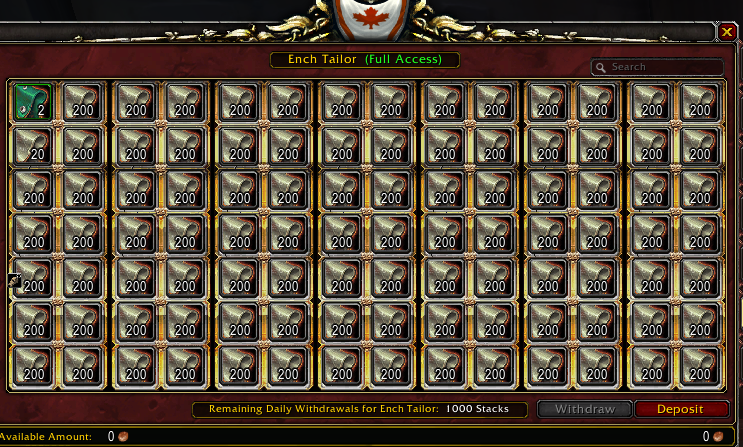Select the green cloth item with count 2

(x=32, y=101)
